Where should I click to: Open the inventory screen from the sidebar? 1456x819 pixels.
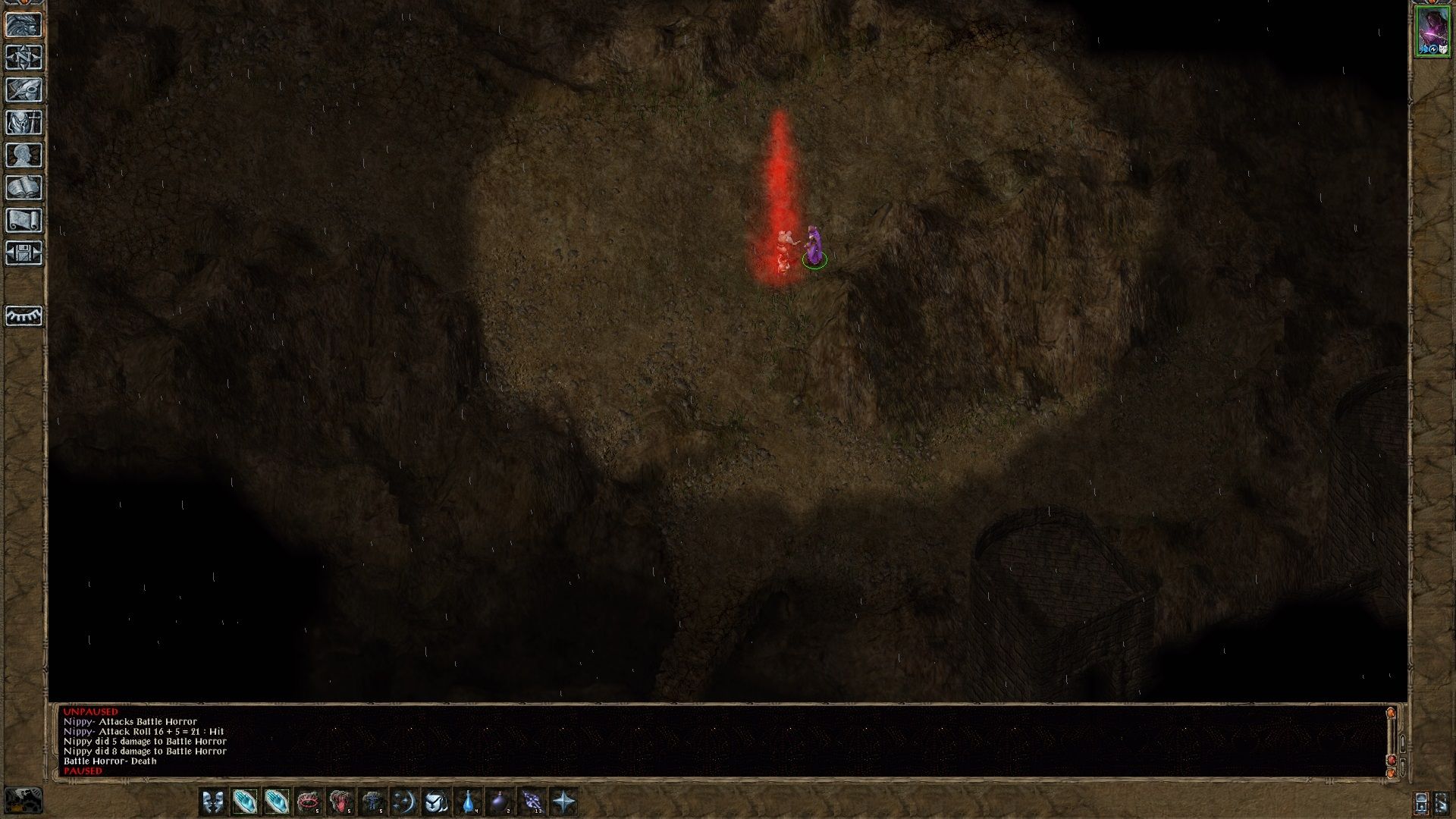pyautogui.click(x=24, y=121)
